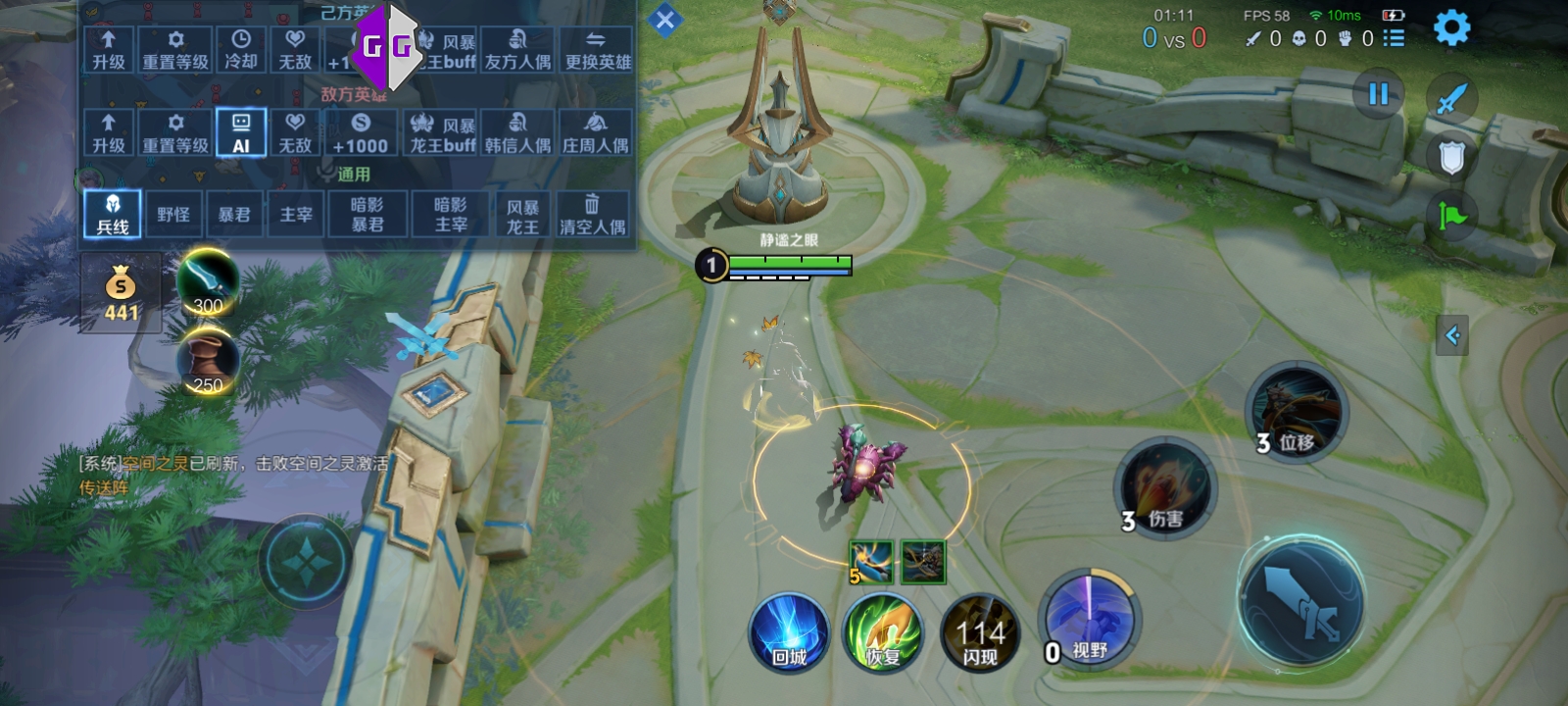Add +1000 gold to the enemy hero
The width and height of the screenshot is (1568, 706).
(360, 132)
